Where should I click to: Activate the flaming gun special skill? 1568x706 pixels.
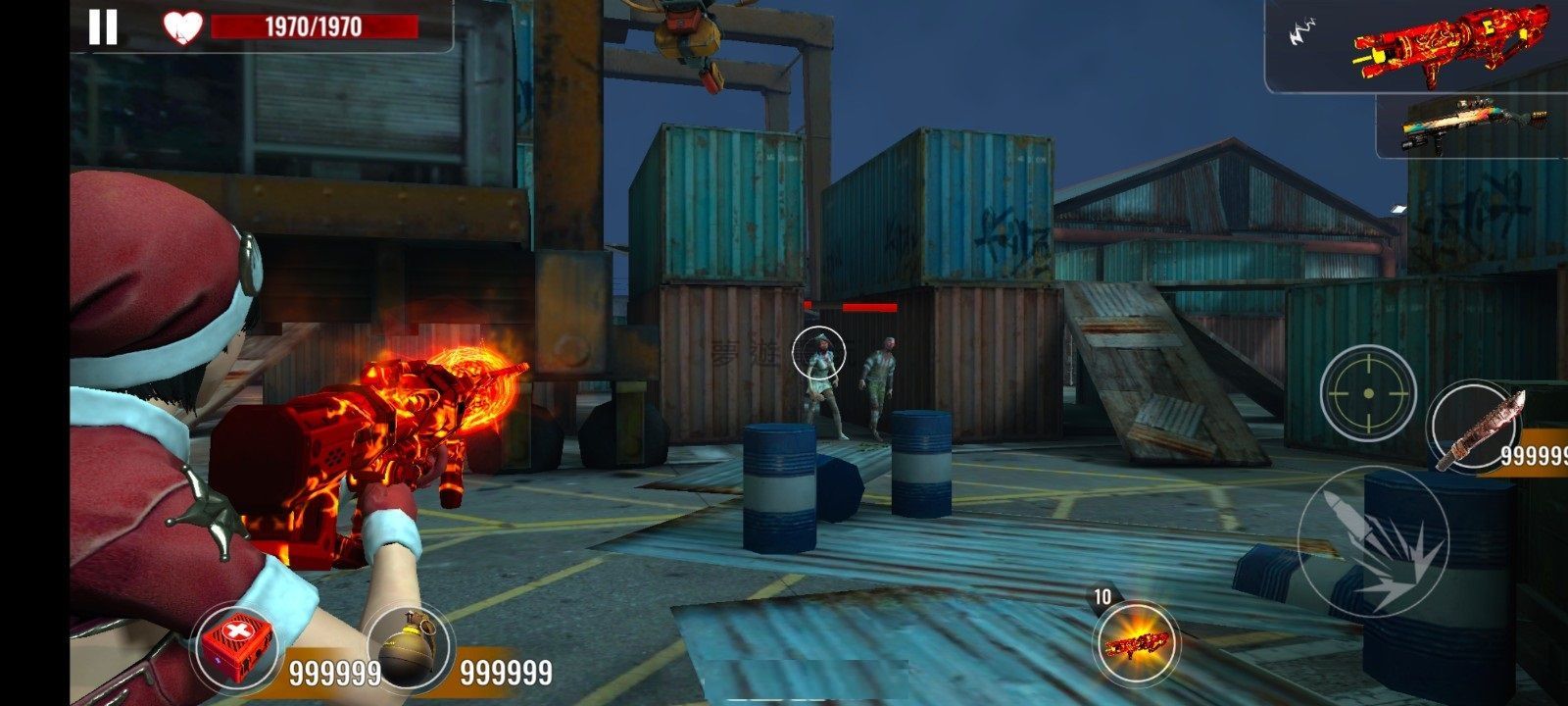(x=1137, y=643)
